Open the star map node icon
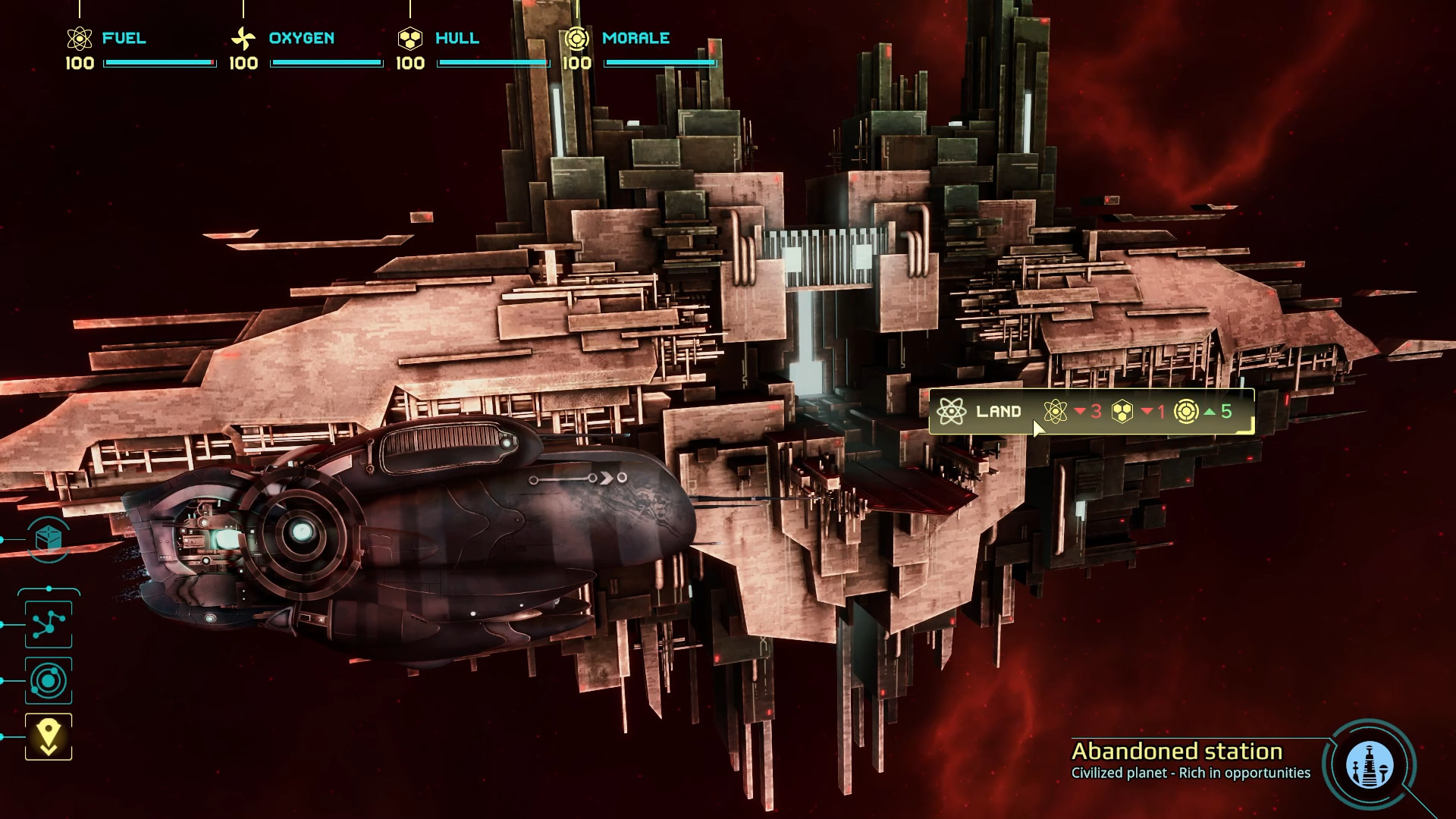Image resolution: width=1456 pixels, height=819 pixels. [49, 624]
